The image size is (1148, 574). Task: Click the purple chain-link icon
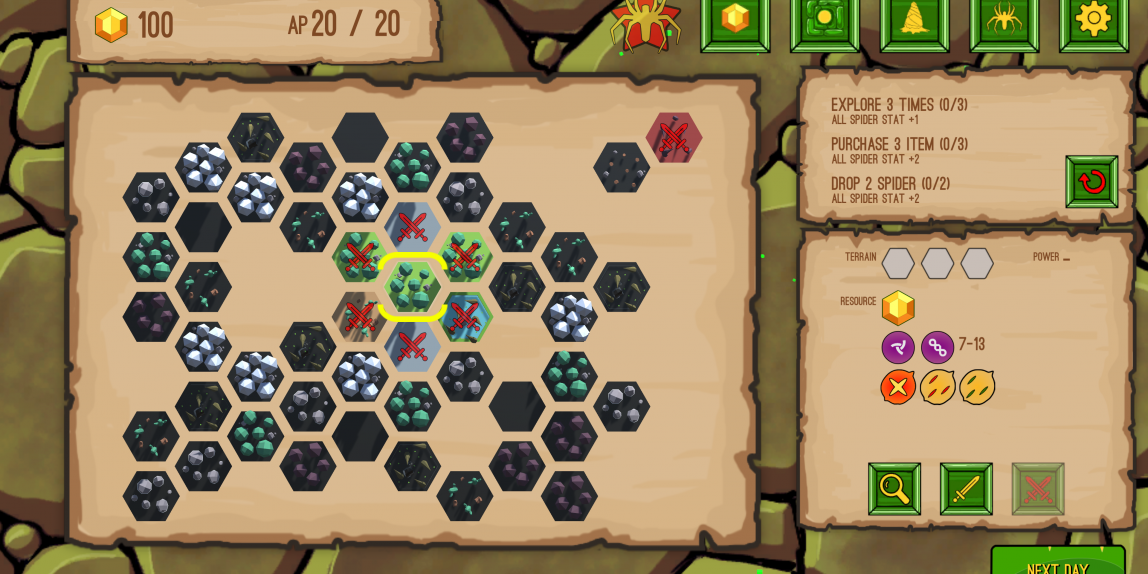pyautogui.click(x=937, y=347)
